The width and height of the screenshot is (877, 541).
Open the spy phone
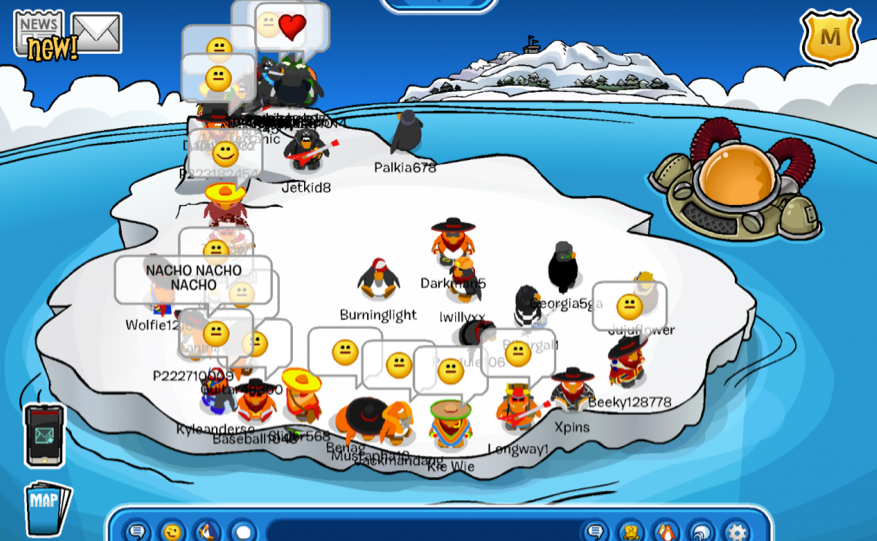pyautogui.click(x=44, y=435)
